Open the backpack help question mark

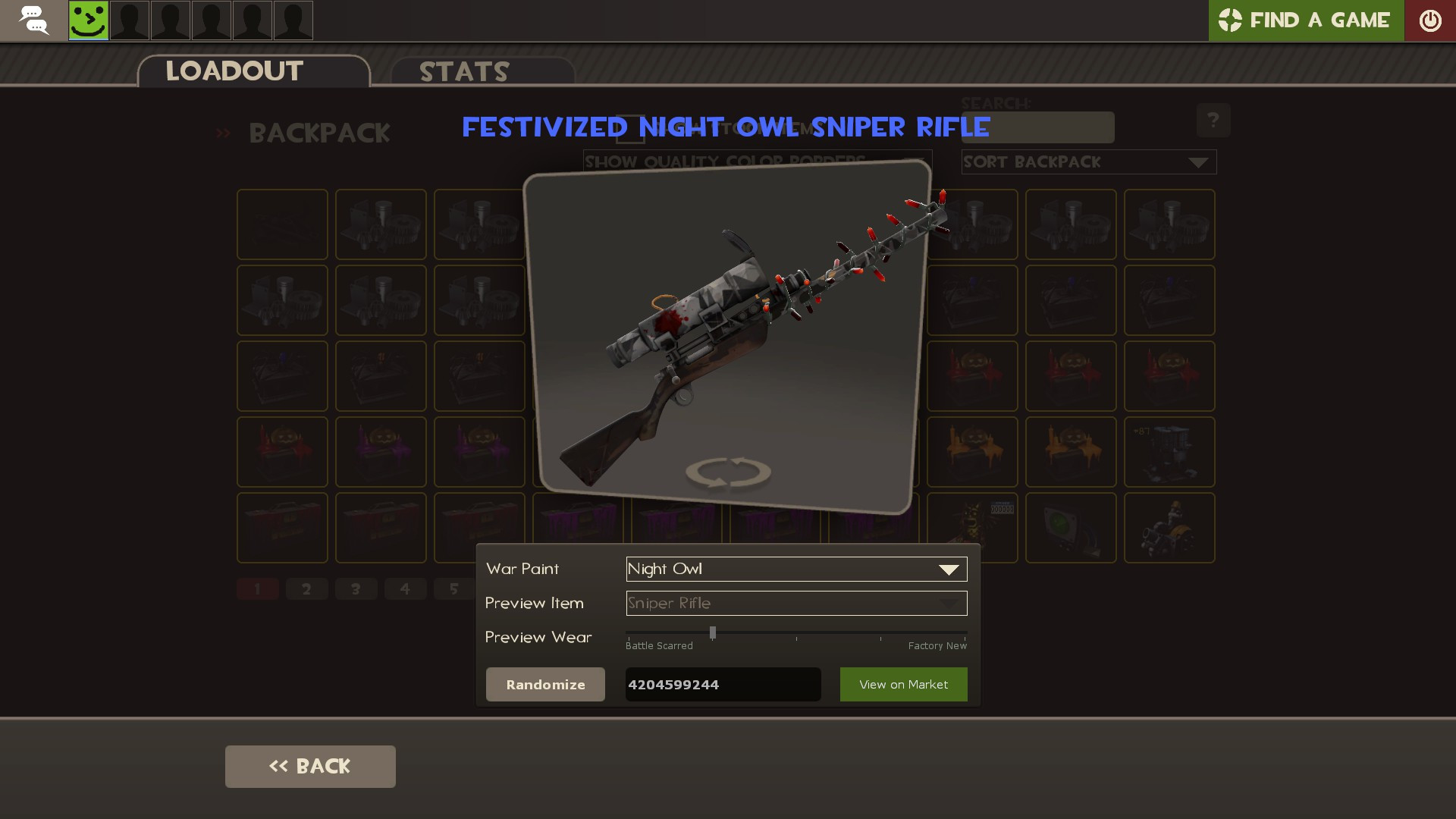[x=1214, y=120]
